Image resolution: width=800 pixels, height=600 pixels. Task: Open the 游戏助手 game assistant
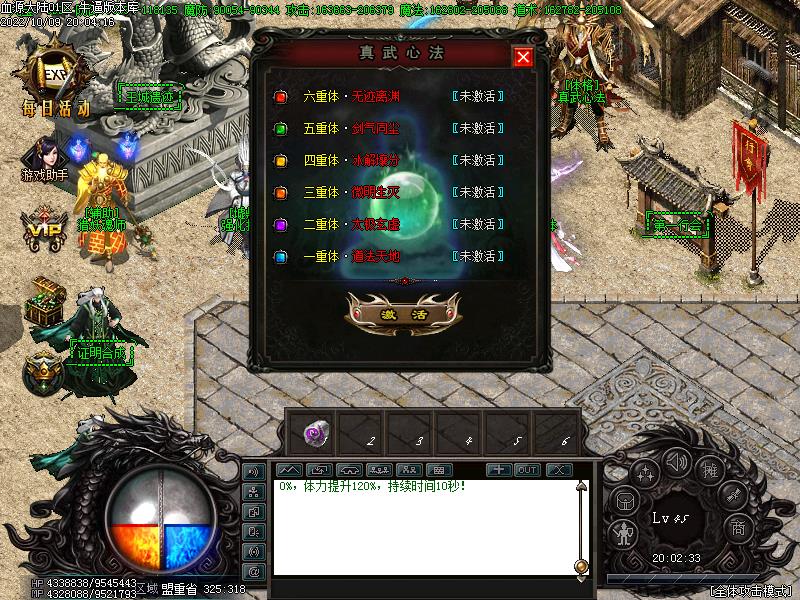click(45, 158)
